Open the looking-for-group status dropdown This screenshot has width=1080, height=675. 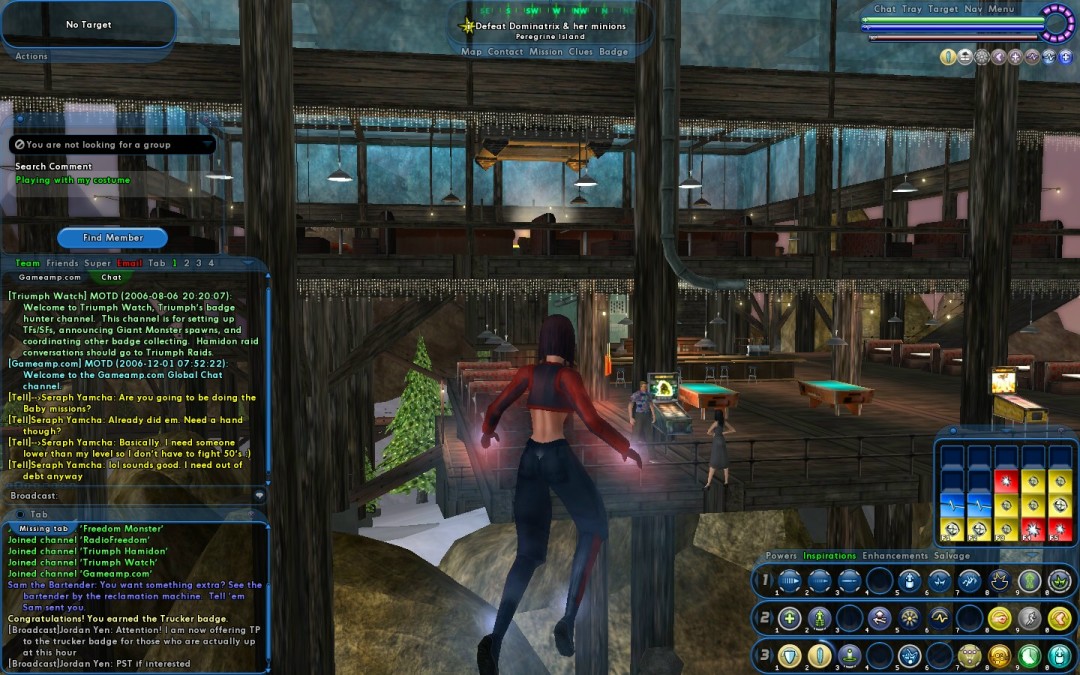click(207, 145)
